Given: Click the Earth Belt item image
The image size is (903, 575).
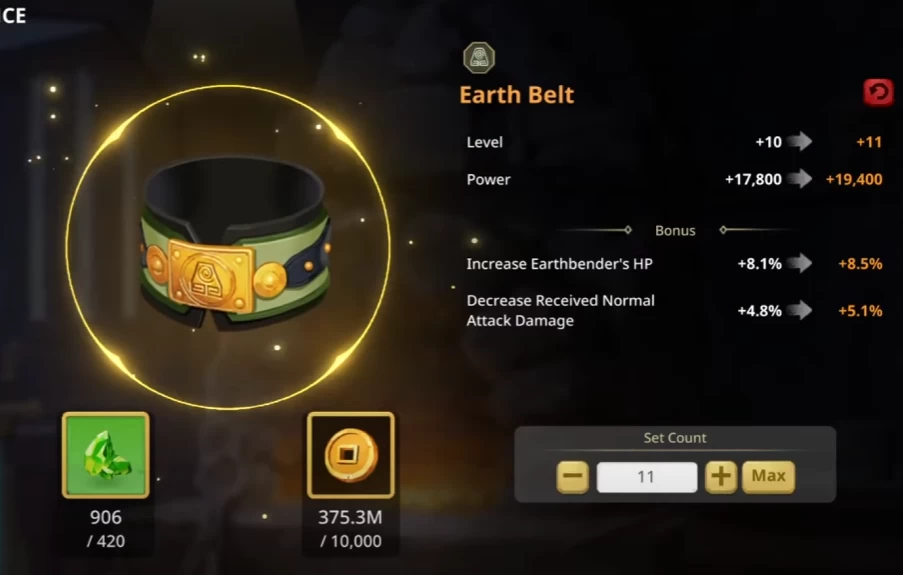Looking at the screenshot, I should coord(234,246).
